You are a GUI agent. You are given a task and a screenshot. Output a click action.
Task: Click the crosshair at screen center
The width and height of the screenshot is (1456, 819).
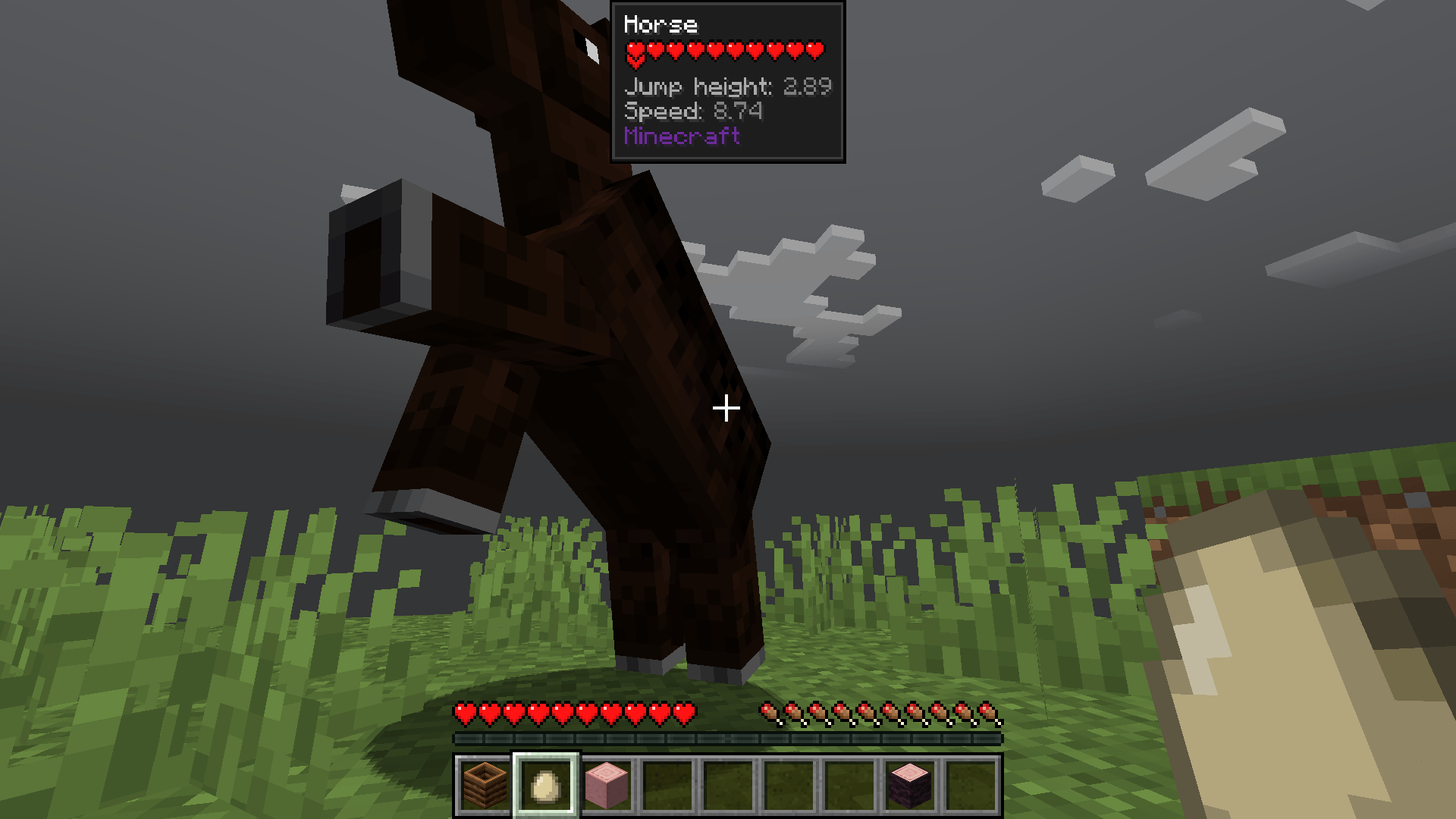click(726, 409)
